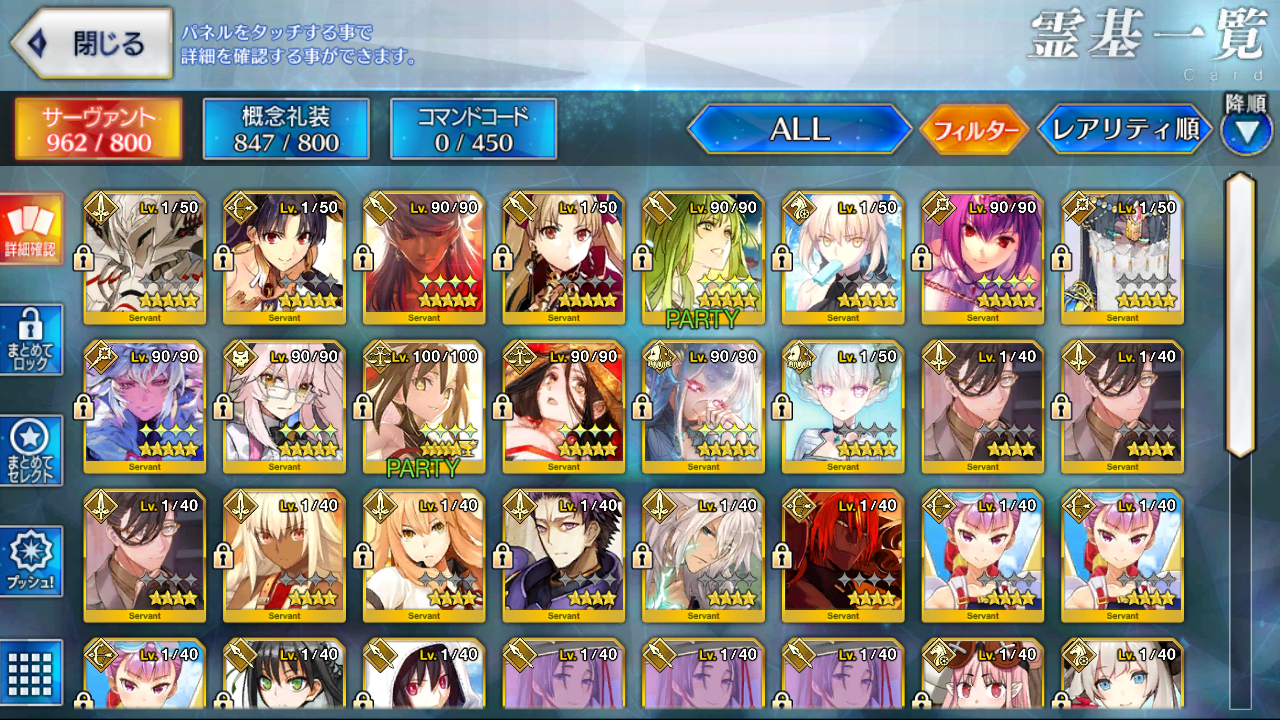The width and height of the screenshot is (1280, 720).
Task: Change the grid layout display icon
Action: point(31,672)
